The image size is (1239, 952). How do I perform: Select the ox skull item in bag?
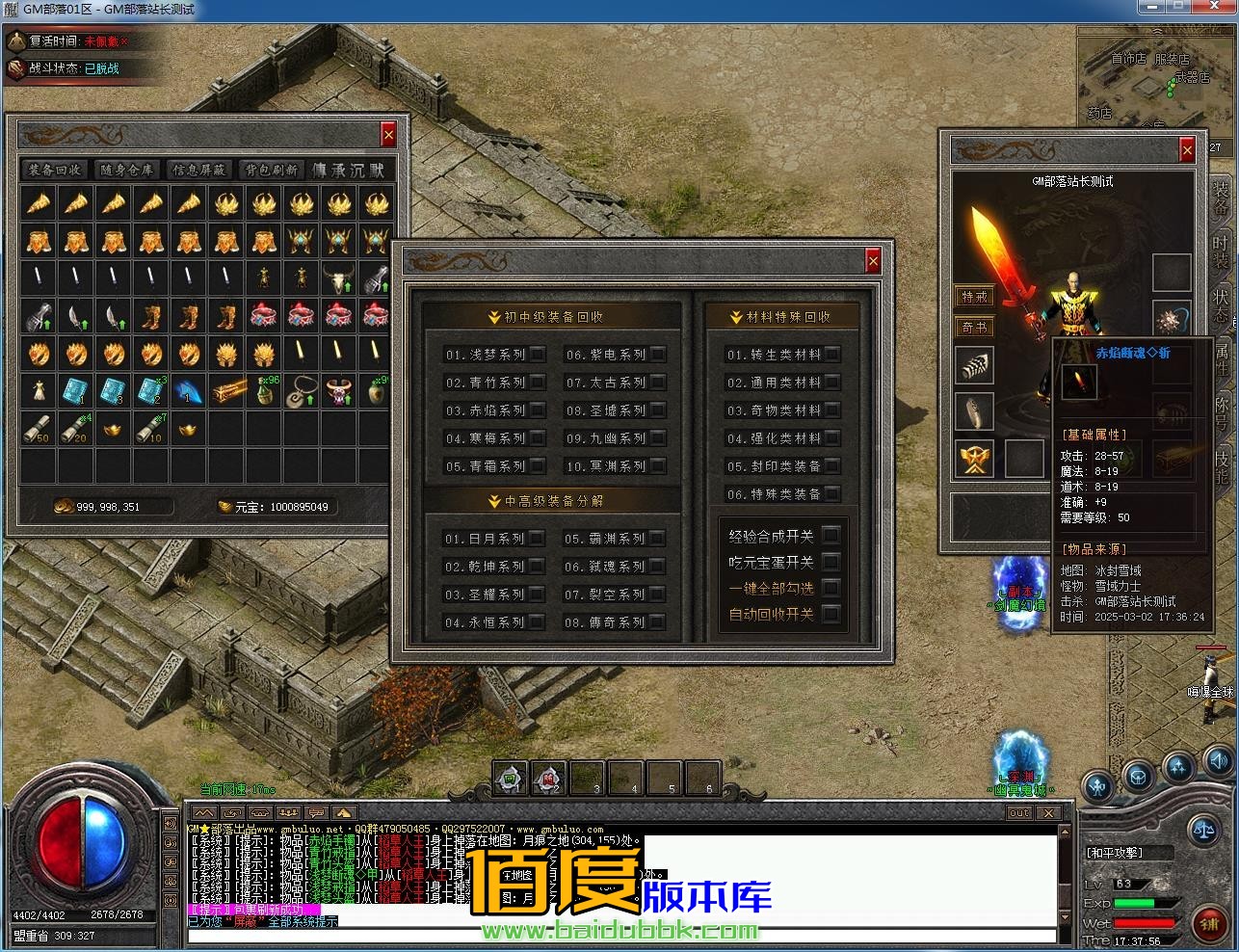tap(338, 279)
